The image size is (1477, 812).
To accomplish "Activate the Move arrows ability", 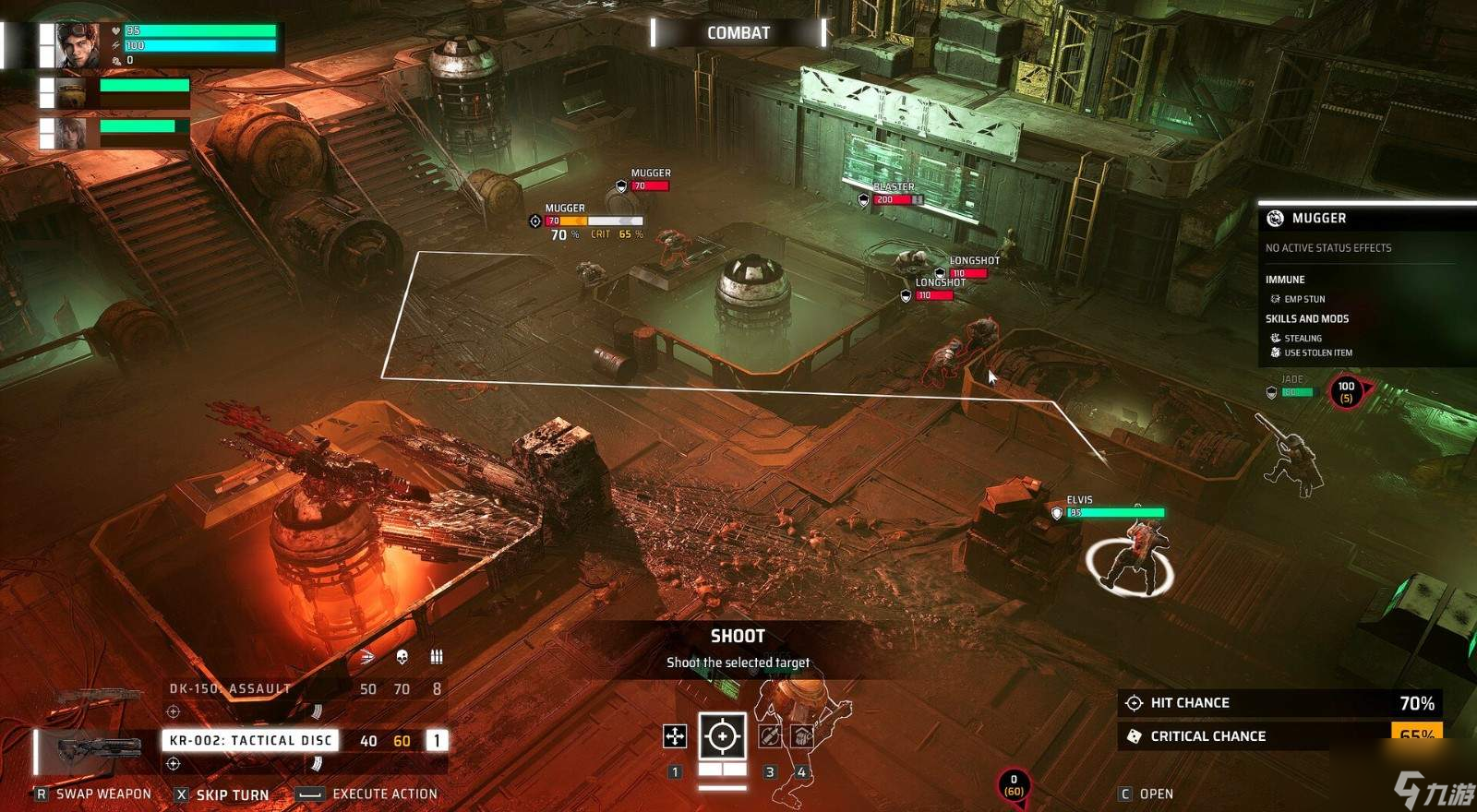I will (675, 736).
